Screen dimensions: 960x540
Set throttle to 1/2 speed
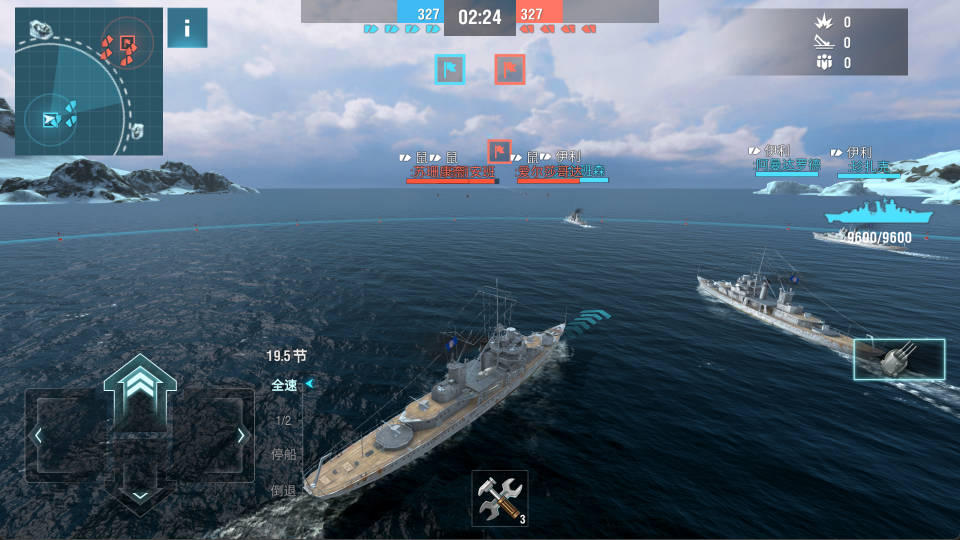[x=283, y=421]
